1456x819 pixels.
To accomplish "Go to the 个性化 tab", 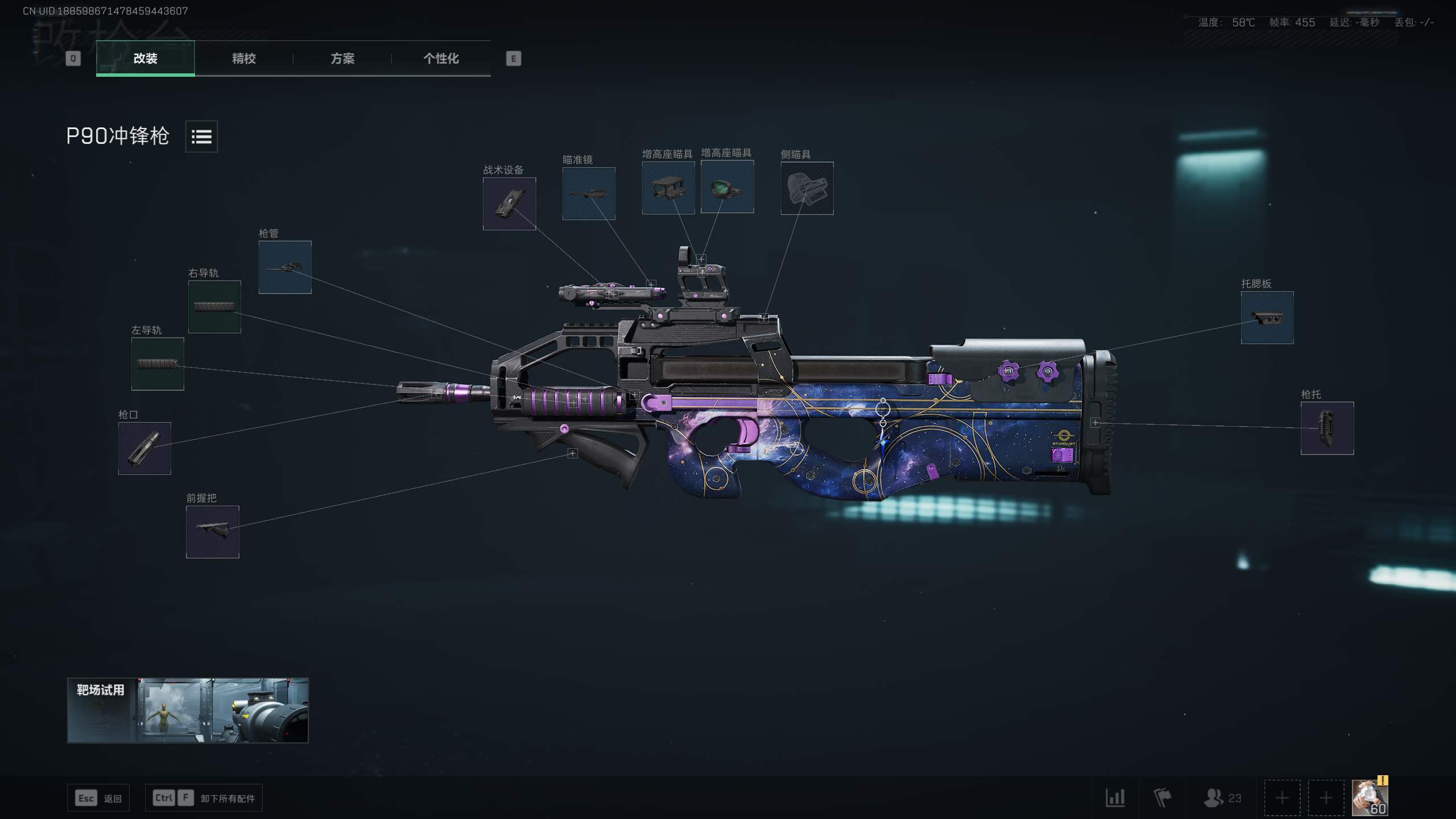I will click(441, 58).
